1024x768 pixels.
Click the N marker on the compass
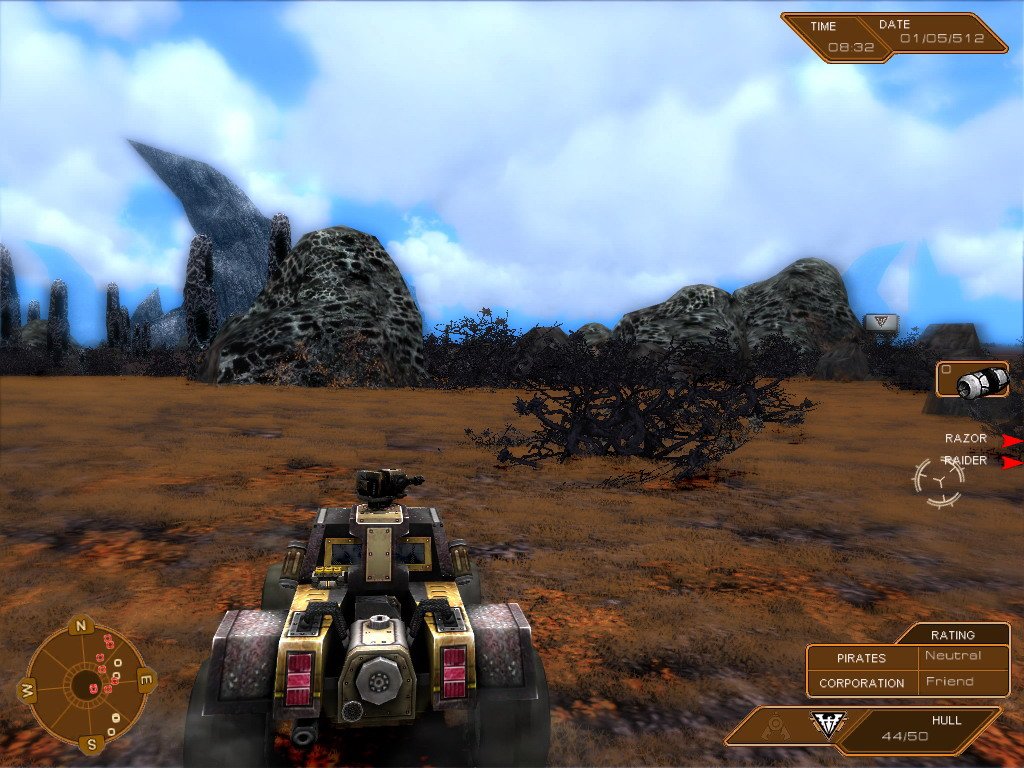(83, 627)
